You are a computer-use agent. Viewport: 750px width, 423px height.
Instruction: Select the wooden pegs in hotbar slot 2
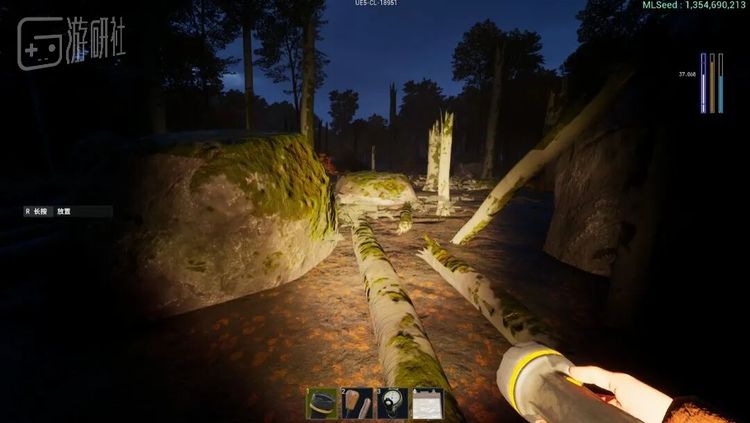click(x=358, y=402)
